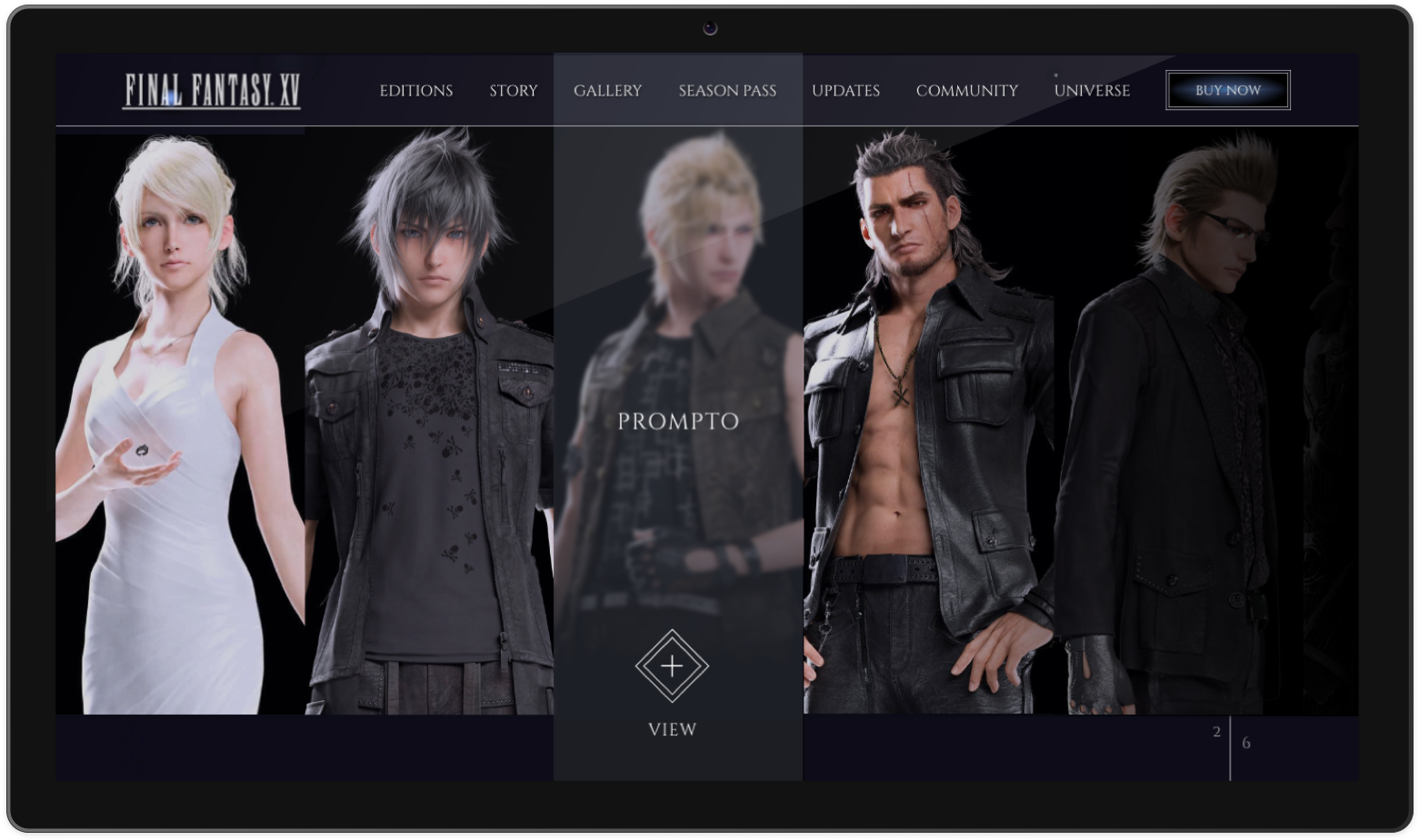Open the Universe section

(x=1092, y=90)
